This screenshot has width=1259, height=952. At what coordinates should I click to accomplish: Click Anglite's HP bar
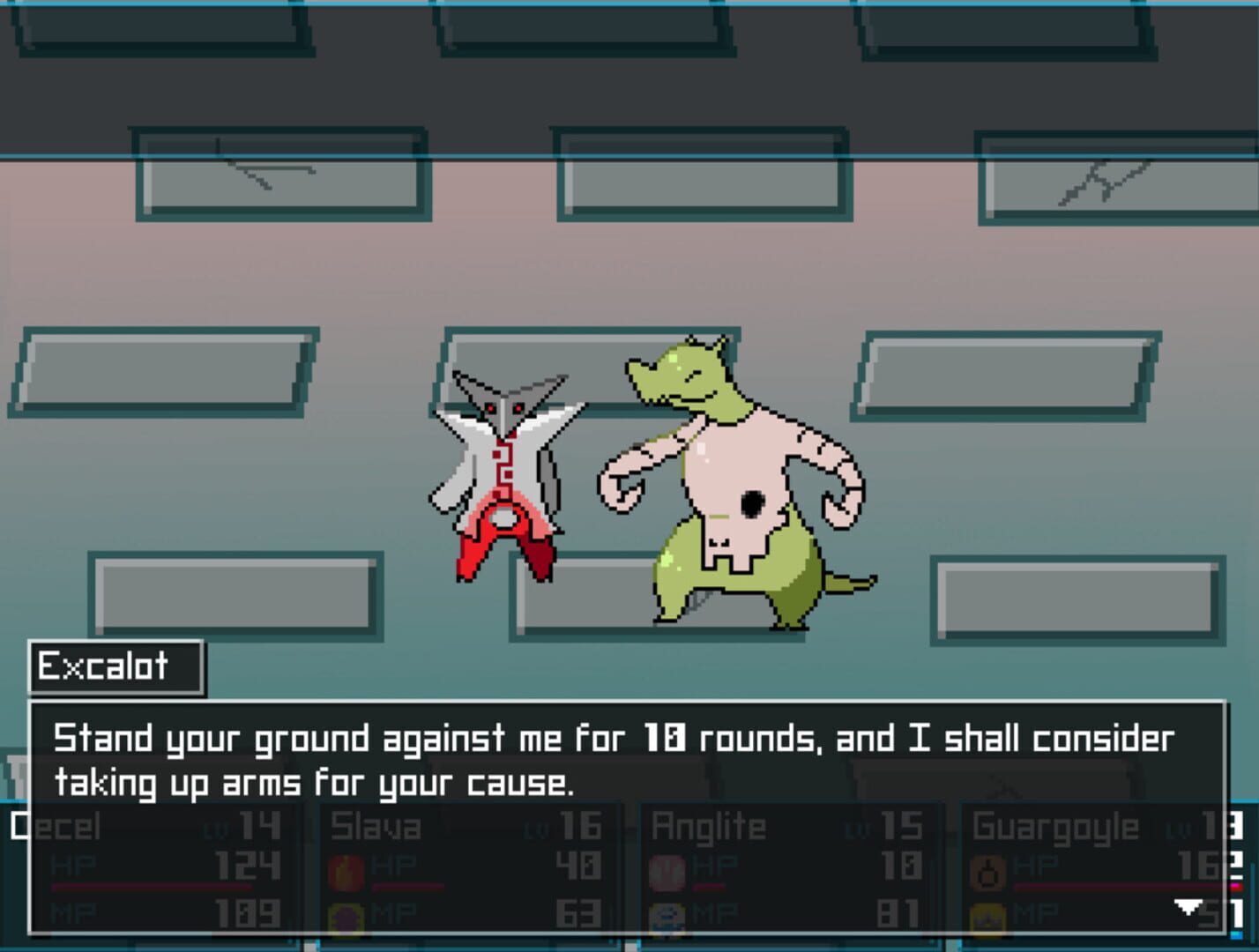click(710, 886)
